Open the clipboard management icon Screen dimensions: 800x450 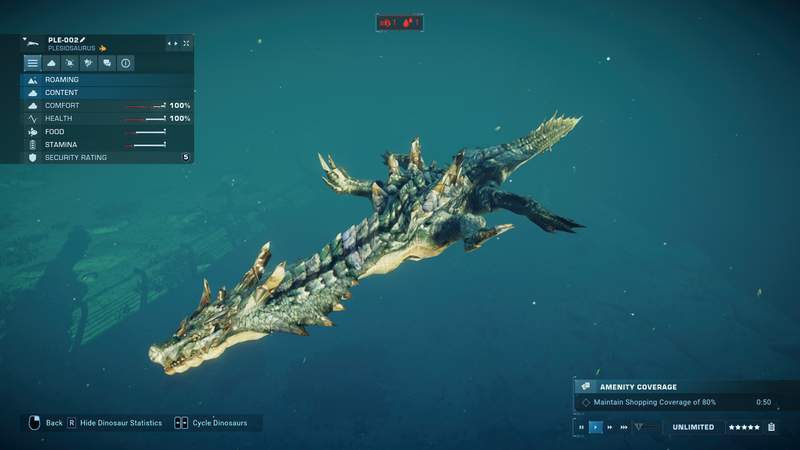(x=771, y=427)
